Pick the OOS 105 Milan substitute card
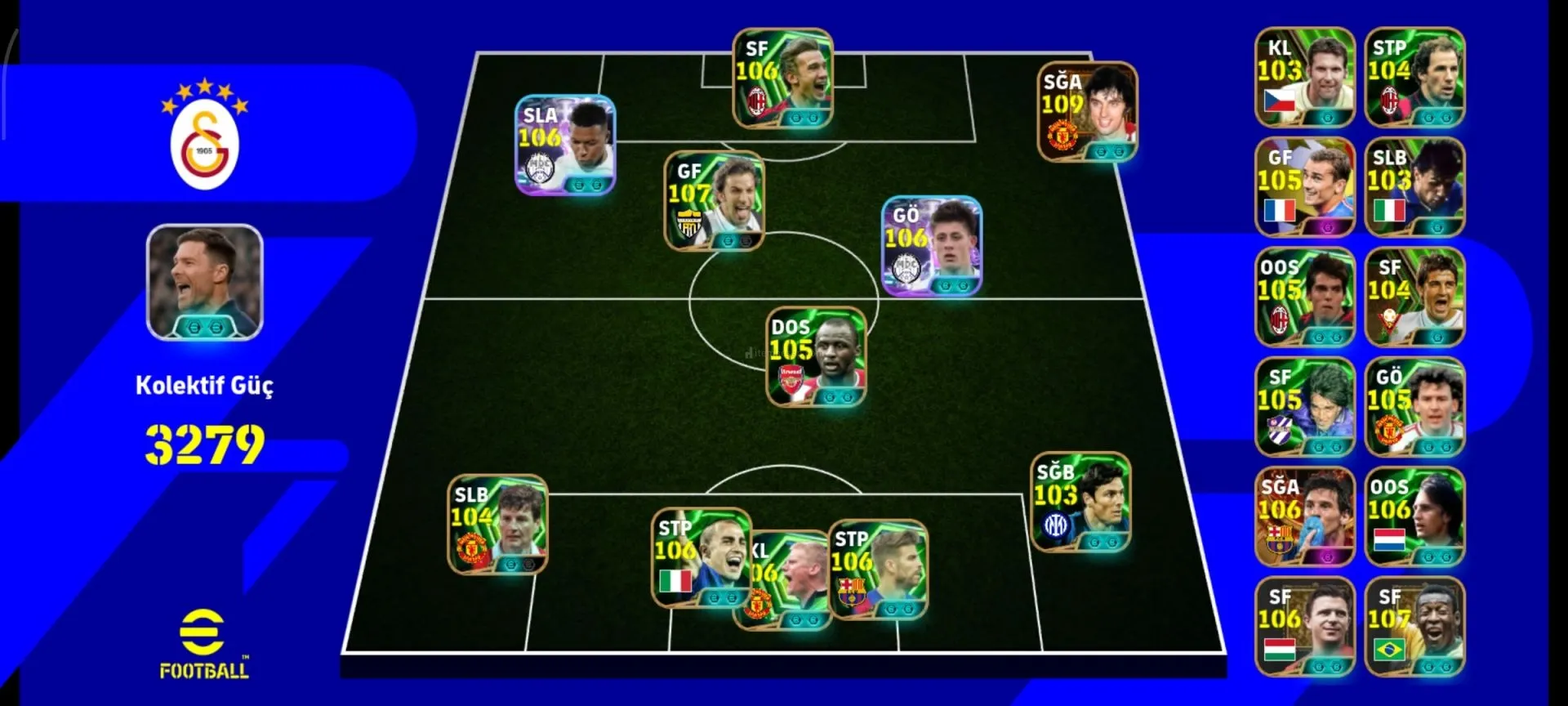 point(1304,297)
